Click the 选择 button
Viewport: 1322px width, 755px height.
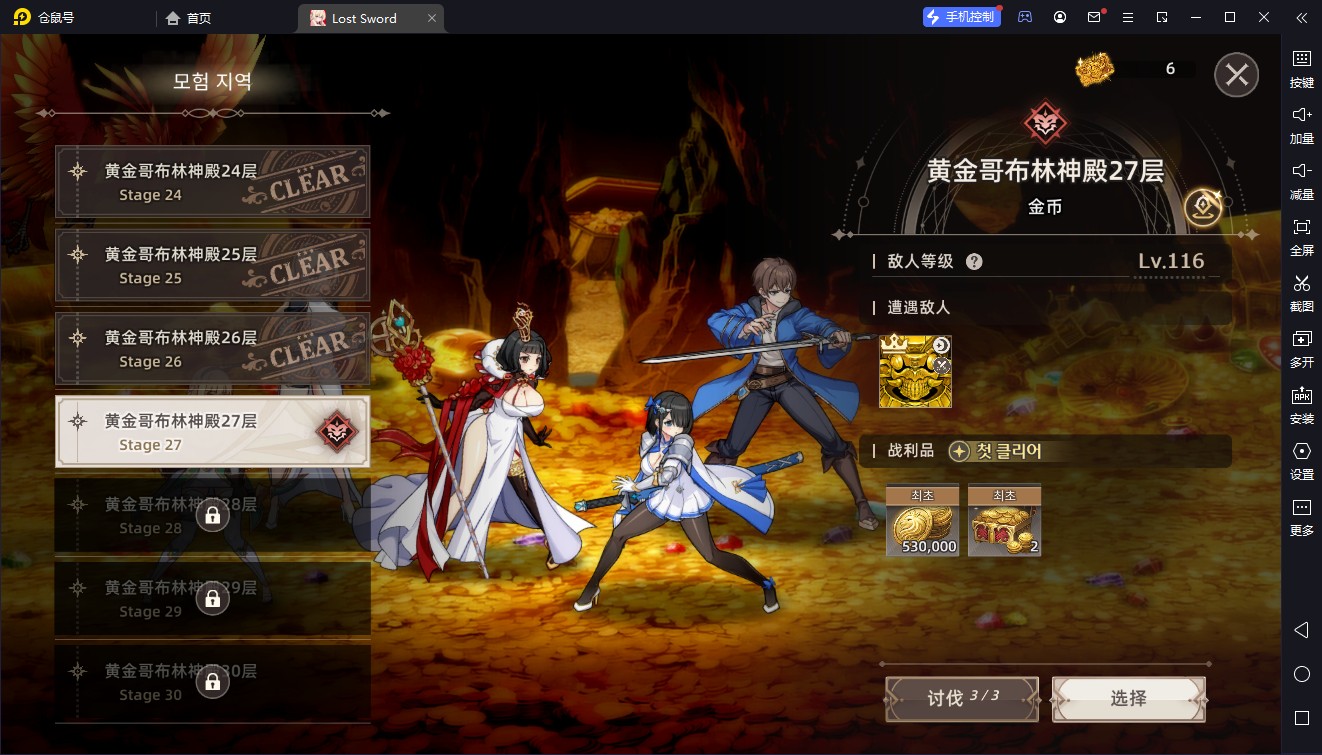coord(1128,698)
